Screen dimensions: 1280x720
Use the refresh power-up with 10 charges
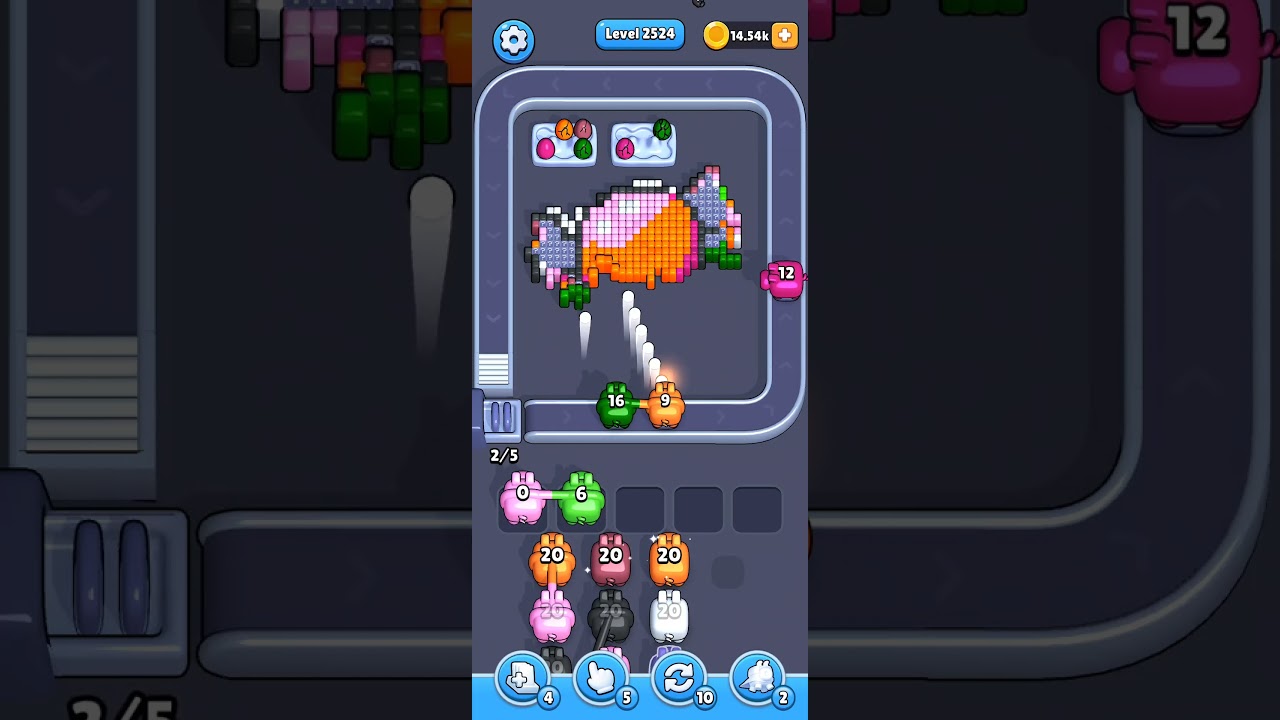(680, 678)
